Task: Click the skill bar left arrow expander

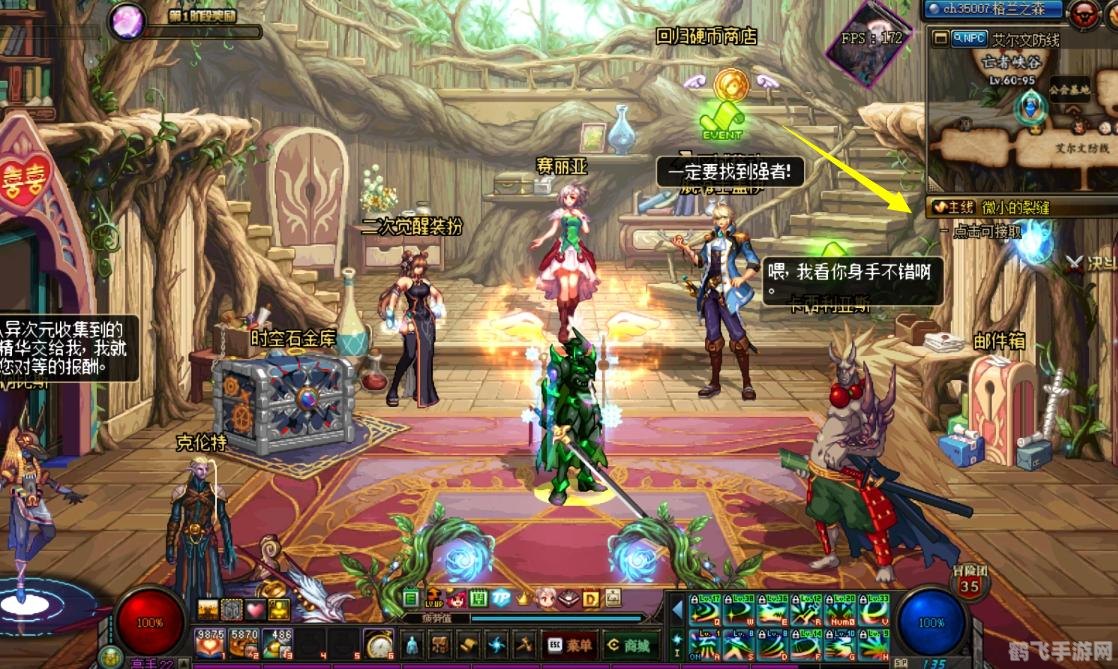Action: tap(676, 609)
